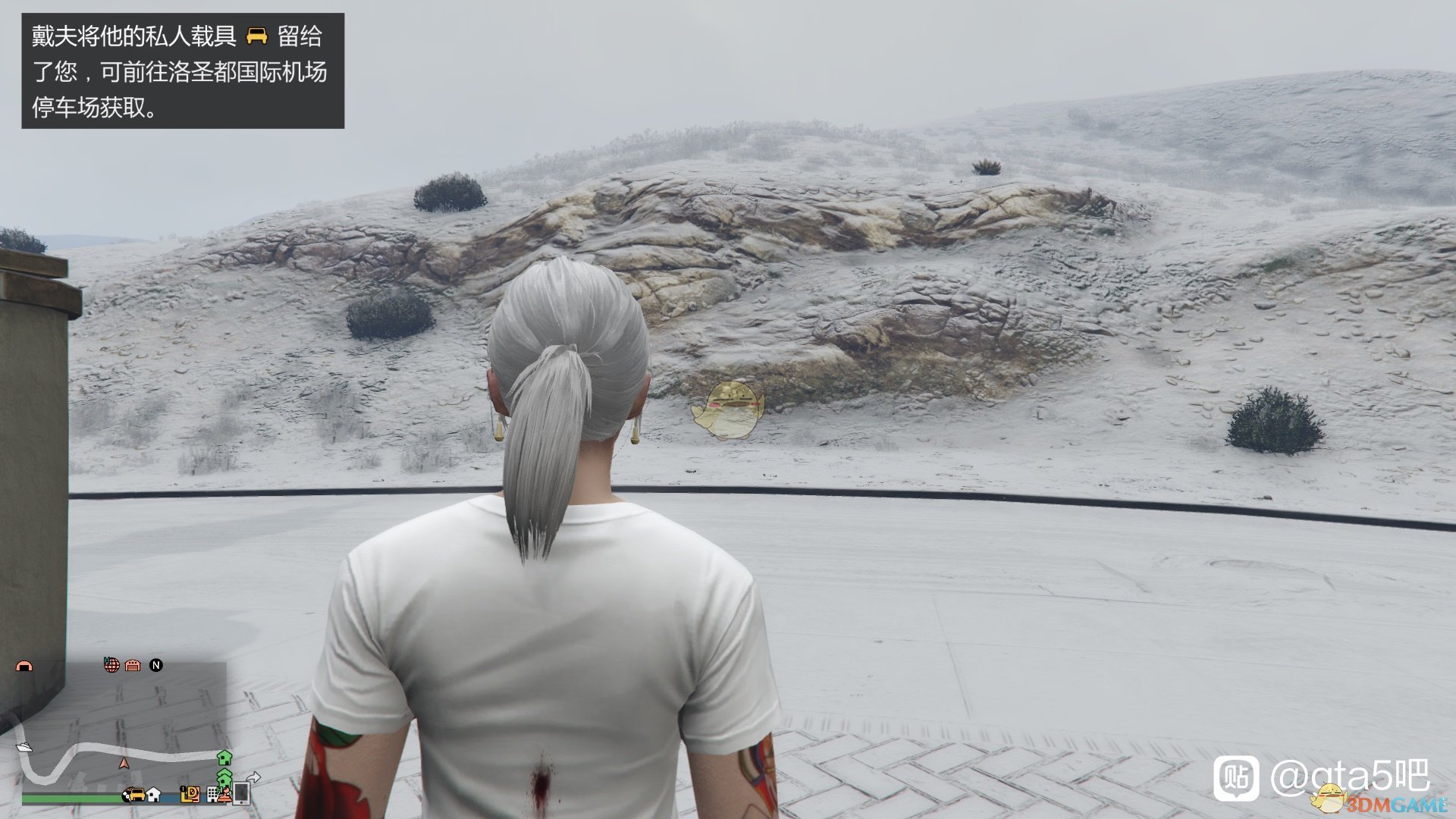
Task: Select the upper green house property blip
Action: 224,758
